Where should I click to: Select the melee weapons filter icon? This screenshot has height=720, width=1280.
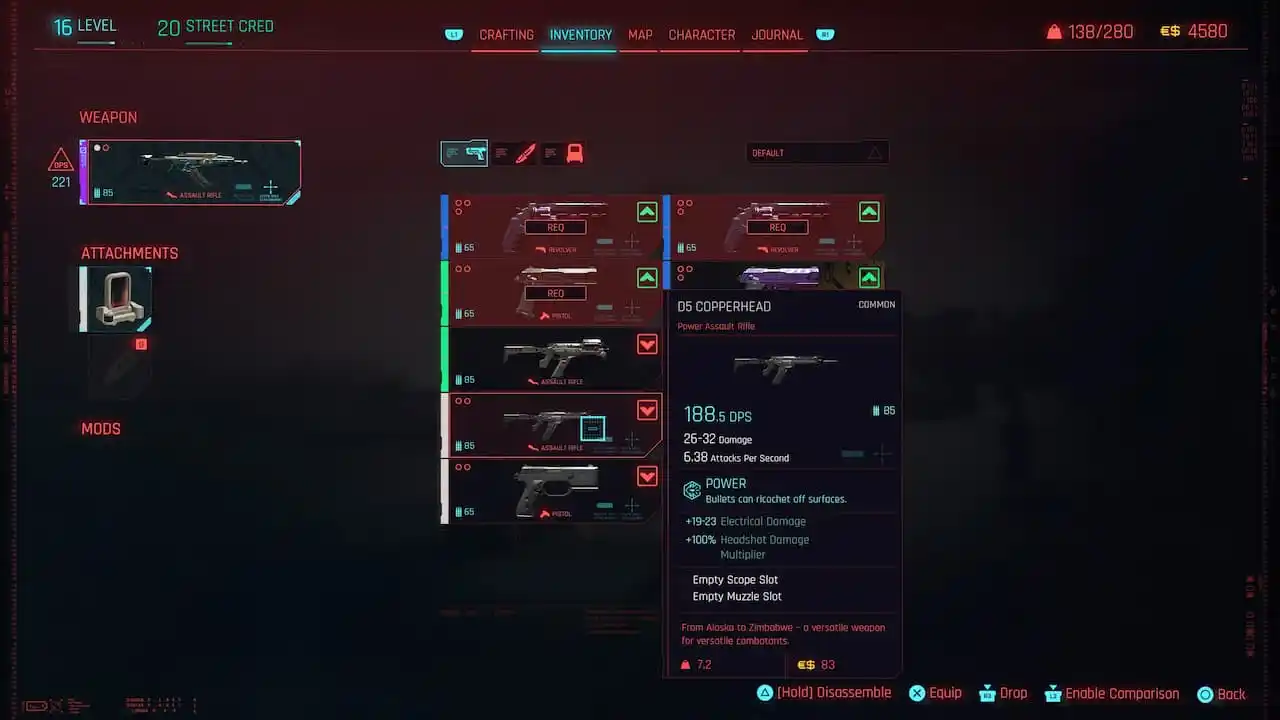pyautogui.click(x=516, y=153)
